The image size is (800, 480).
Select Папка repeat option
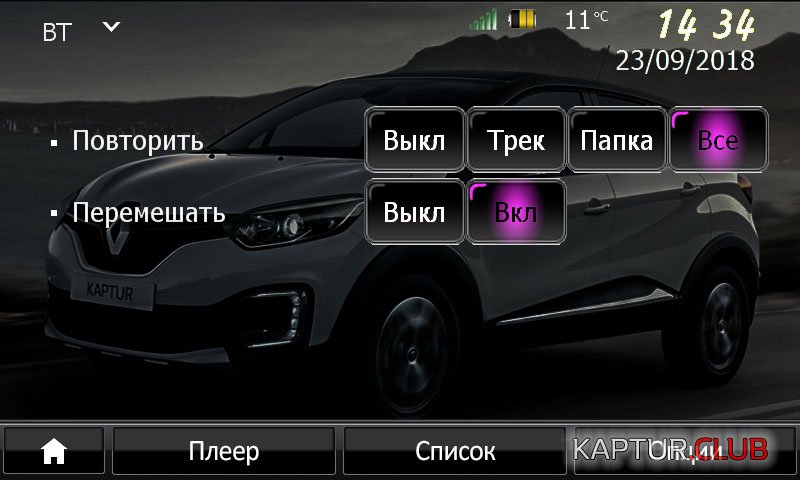[617, 140]
